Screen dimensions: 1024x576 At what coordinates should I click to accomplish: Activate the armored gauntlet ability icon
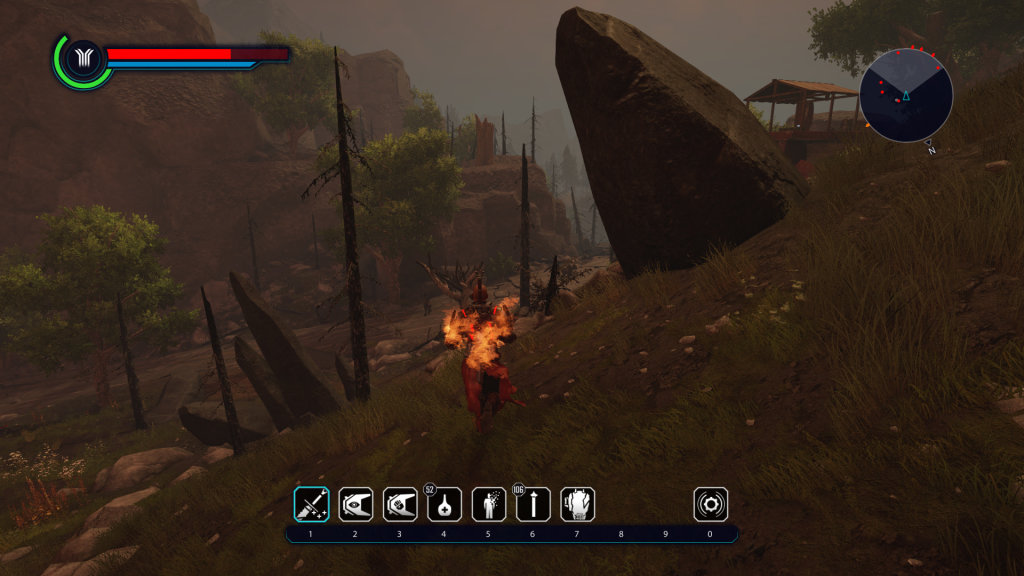click(x=577, y=504)
